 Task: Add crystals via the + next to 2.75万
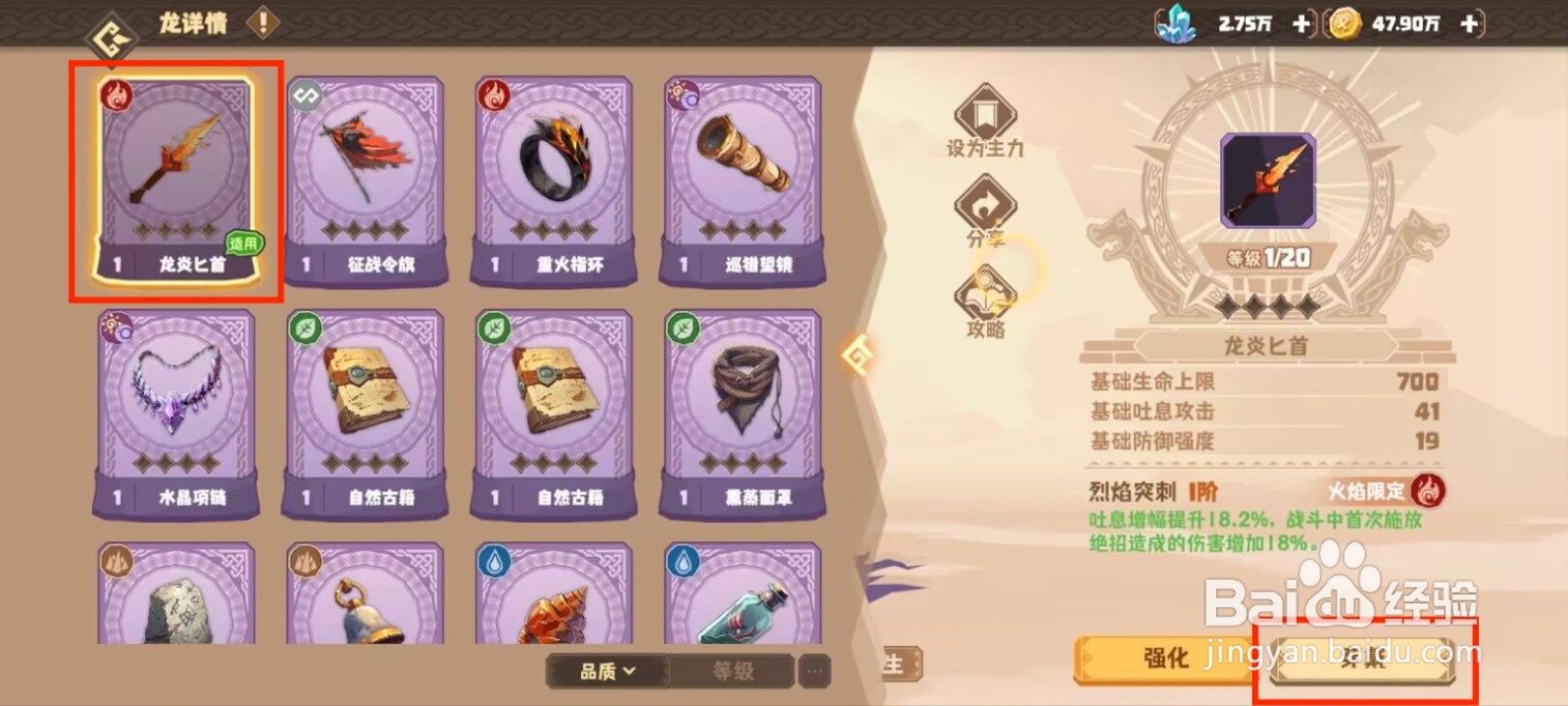tap(1303, 25)
